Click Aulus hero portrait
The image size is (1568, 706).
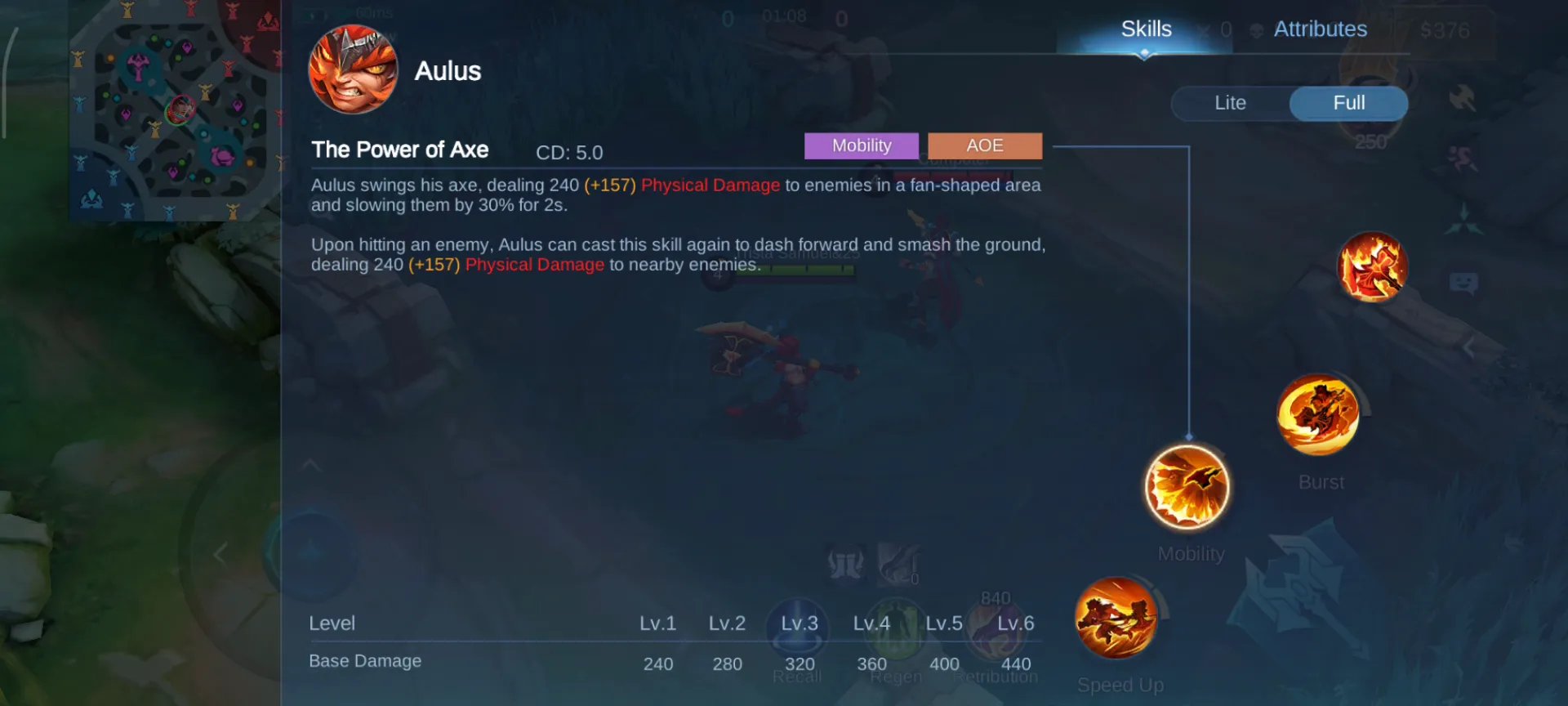(353, 70)
